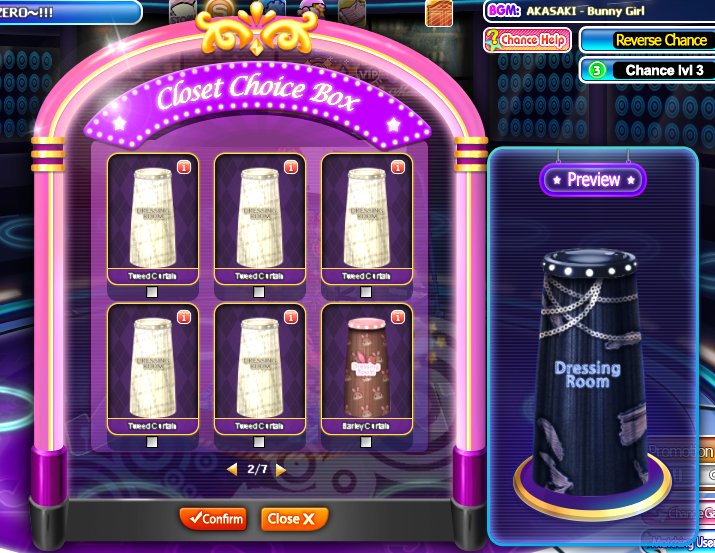Go to the previous closet page
The width and height of the screenshot is (715, 553).
[232, 469]
